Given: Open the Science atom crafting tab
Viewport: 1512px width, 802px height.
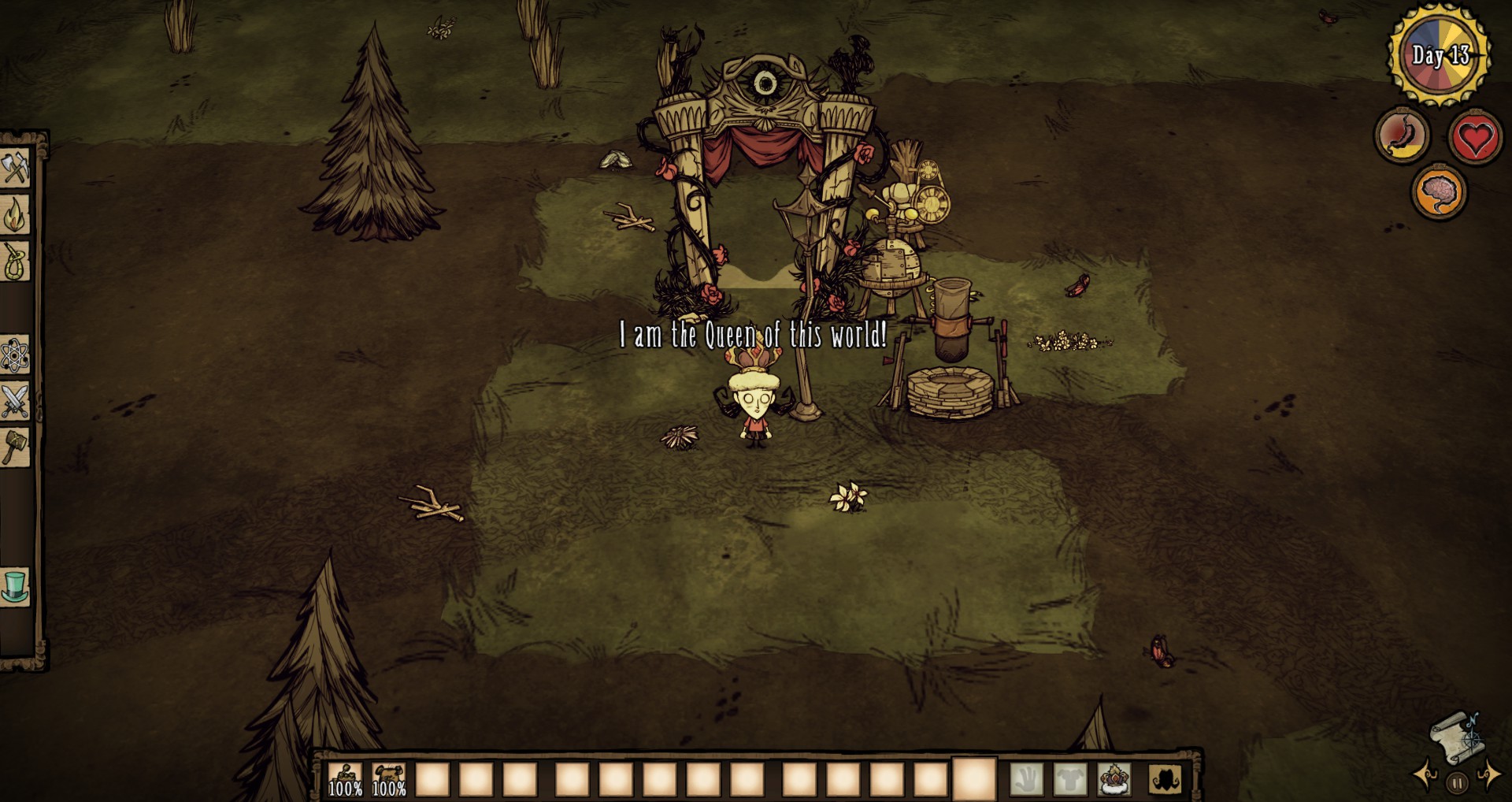Looking at the screenshot, I should 15,355.
